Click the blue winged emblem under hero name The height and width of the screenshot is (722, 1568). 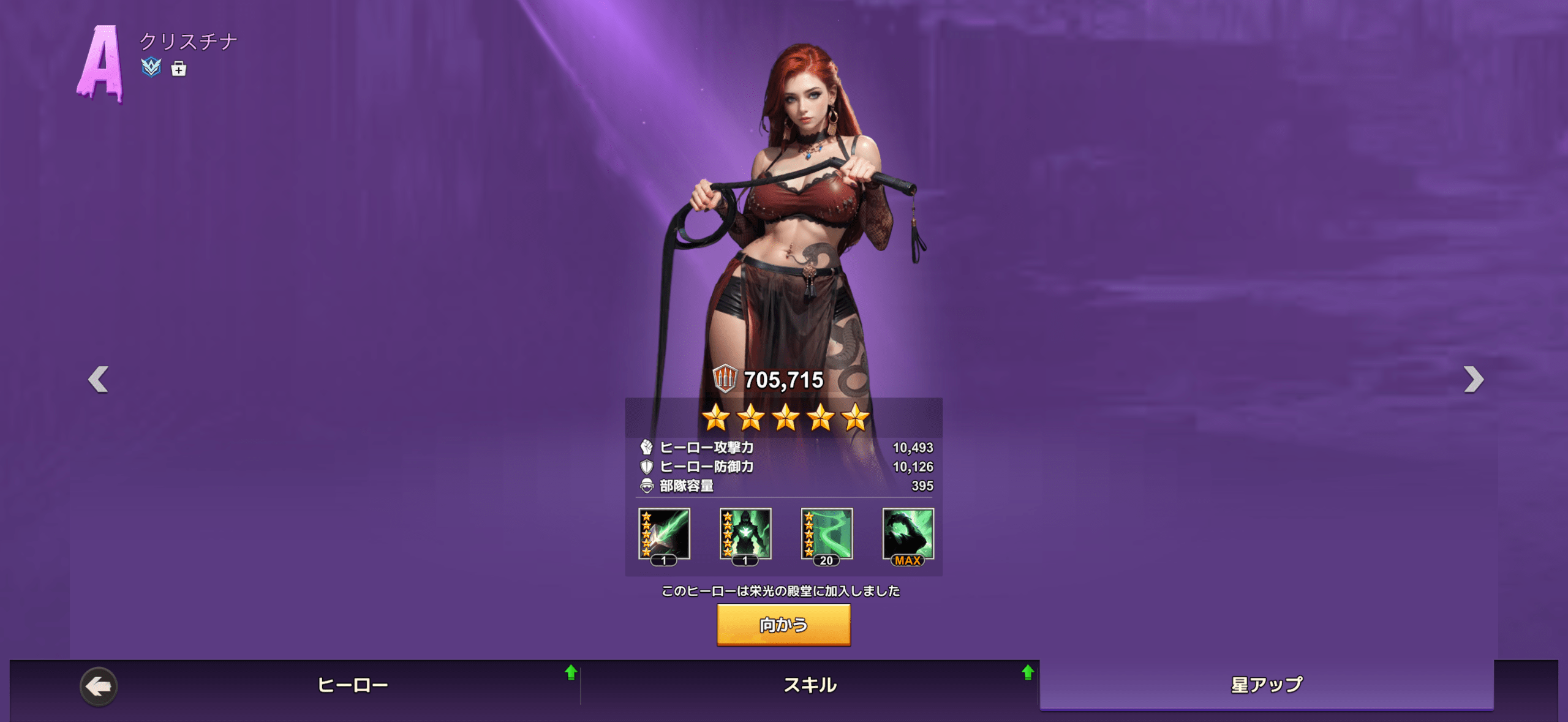coord(151,67)
